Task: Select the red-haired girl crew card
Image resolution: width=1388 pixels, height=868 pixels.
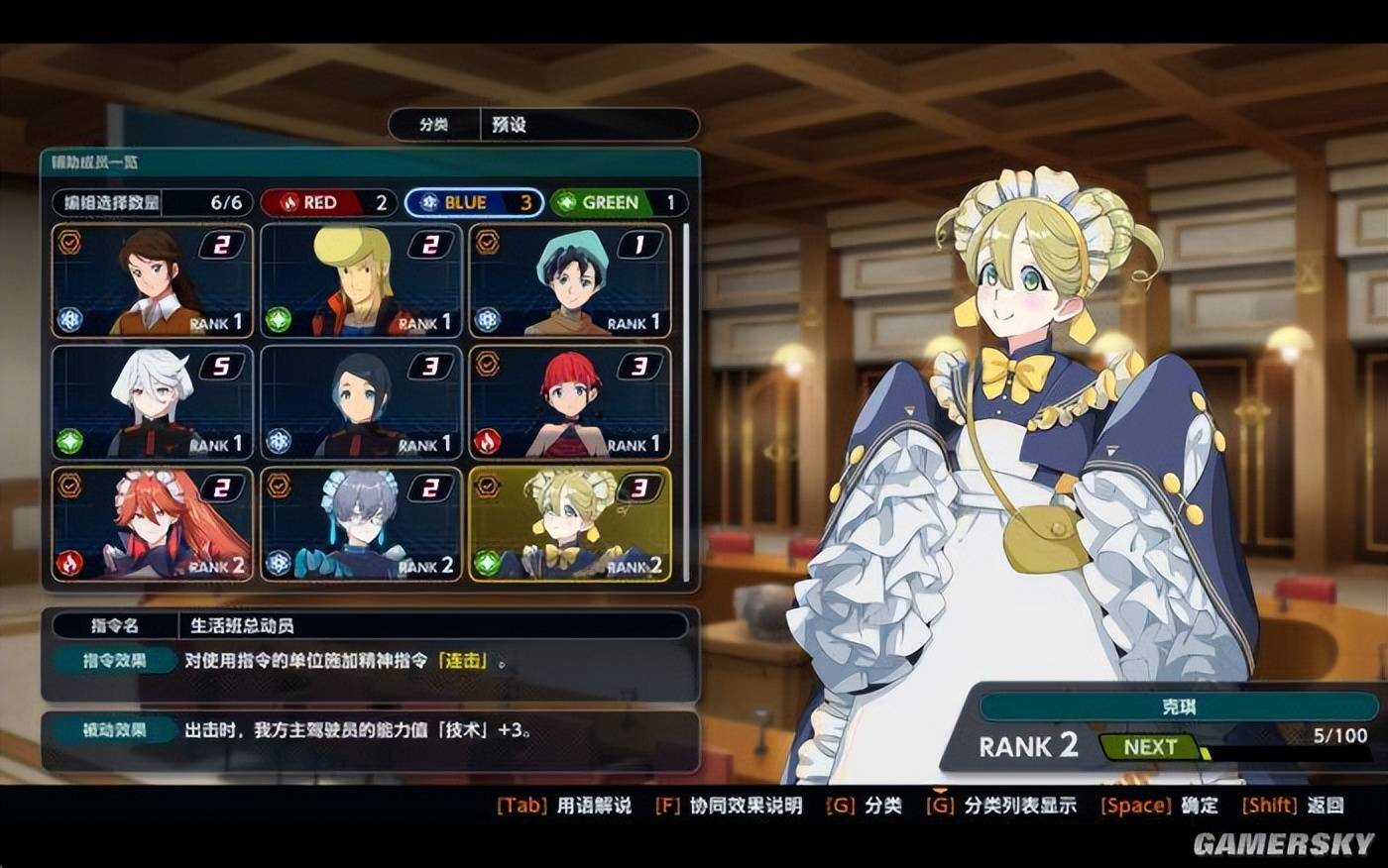Action: 570,401
